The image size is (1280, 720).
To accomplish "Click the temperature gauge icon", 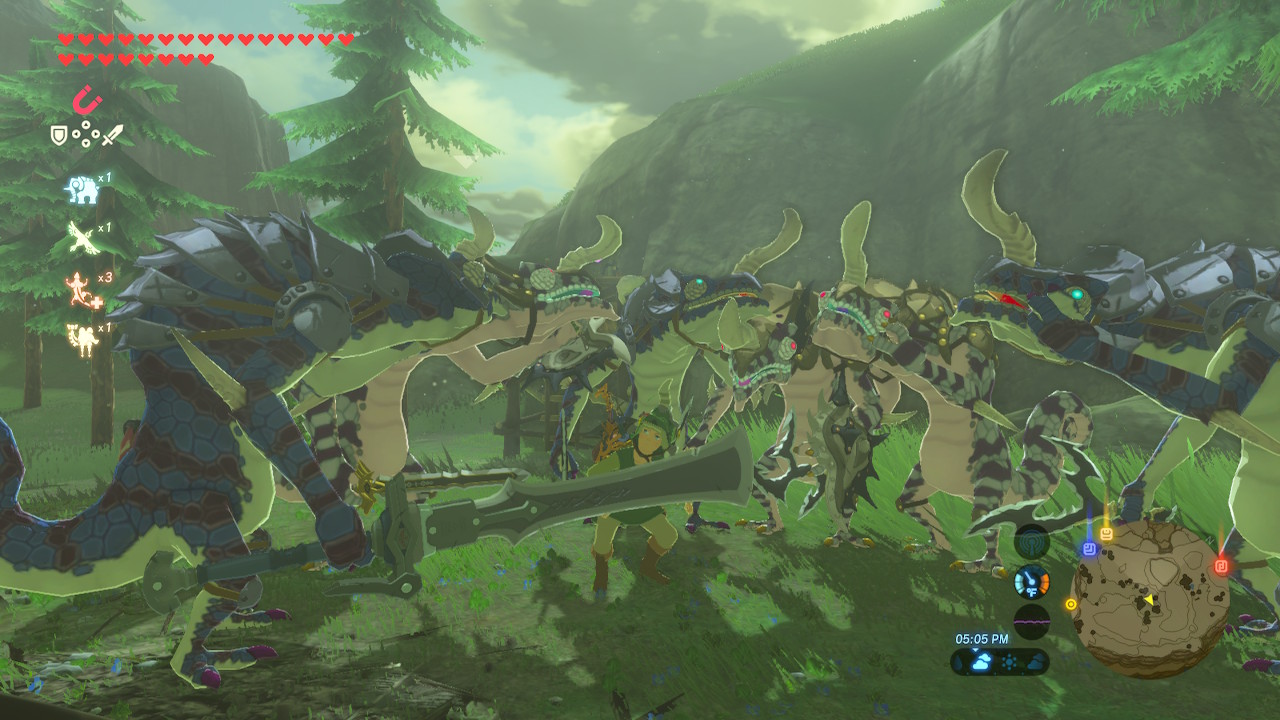I will (1031, 581).
